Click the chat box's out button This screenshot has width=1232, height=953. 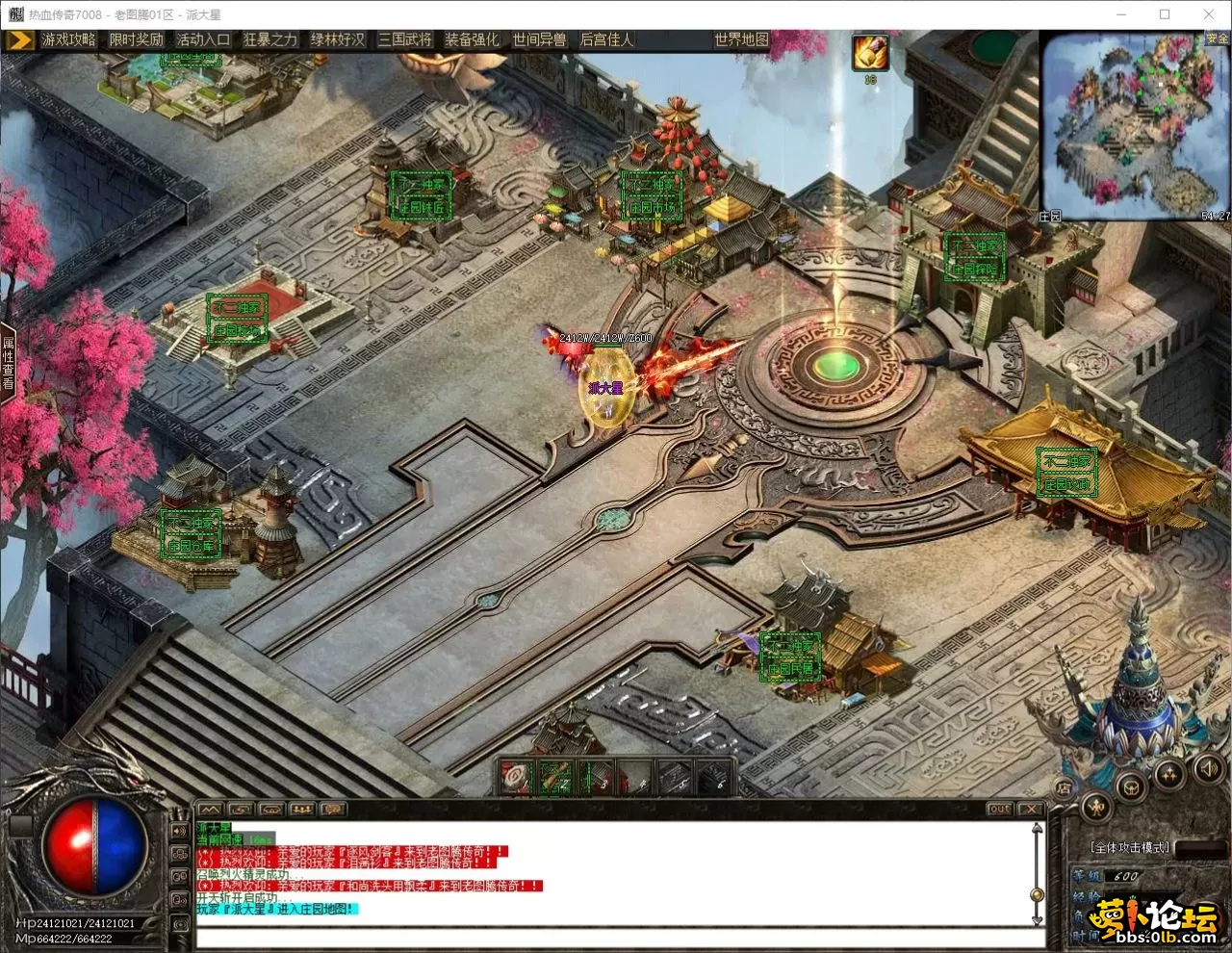[x=1000, y=809]
